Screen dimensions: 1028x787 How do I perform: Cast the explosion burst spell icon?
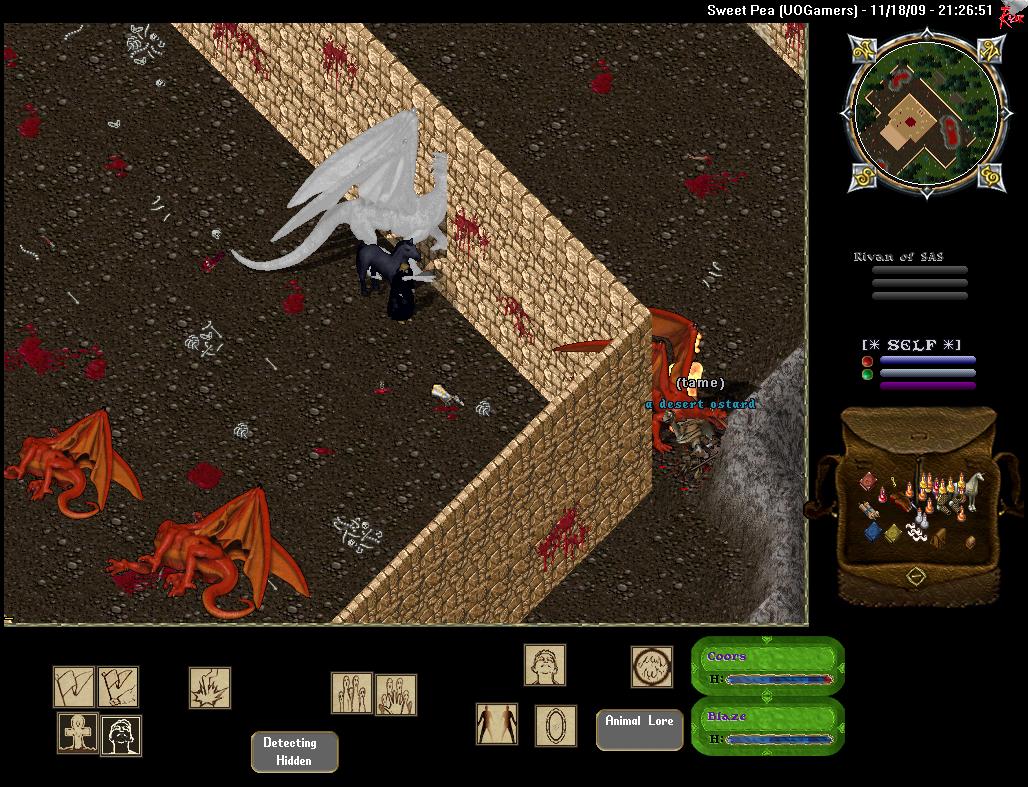click(x=210, y=688)
